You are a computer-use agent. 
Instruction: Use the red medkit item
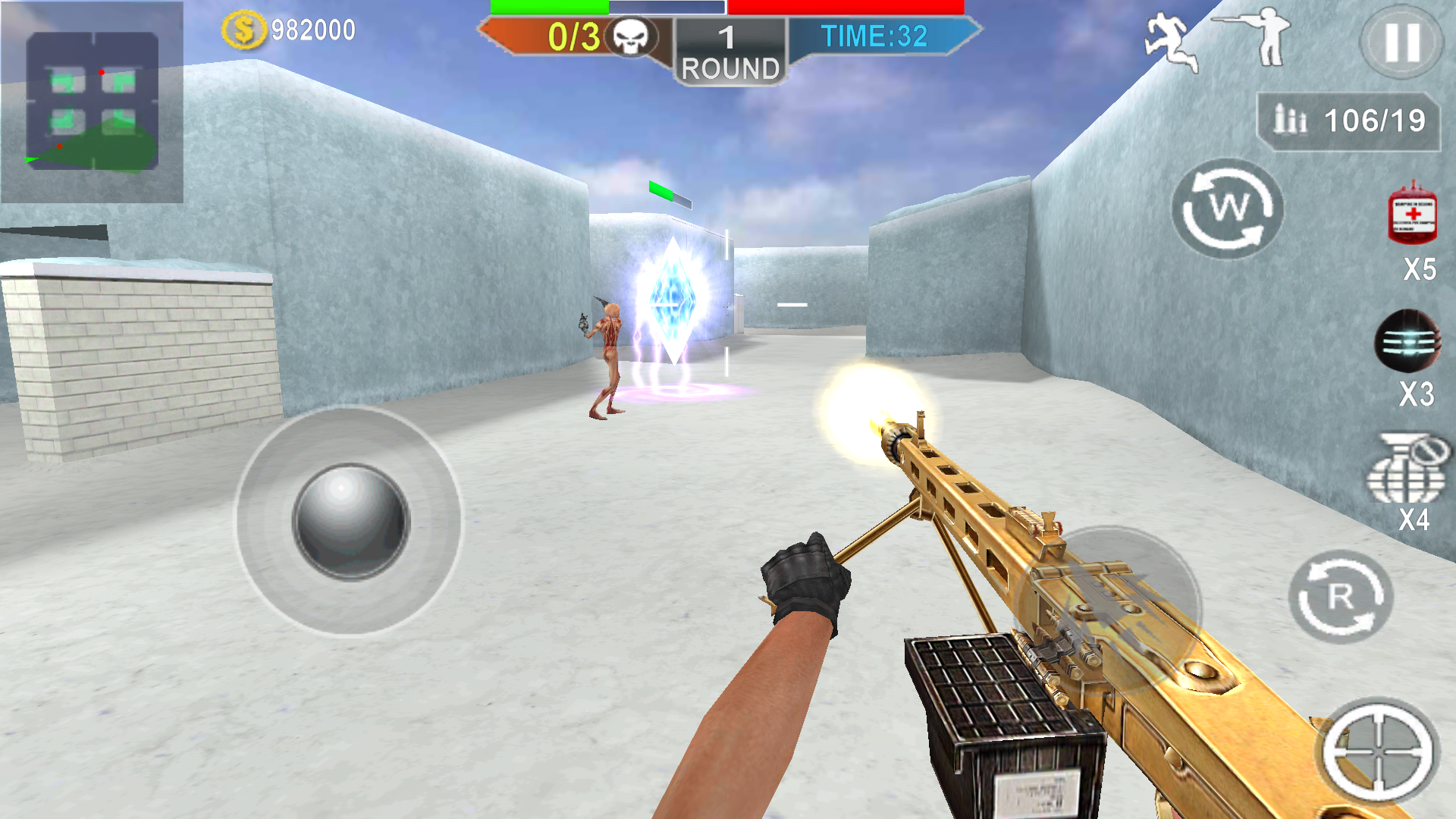1412,215
